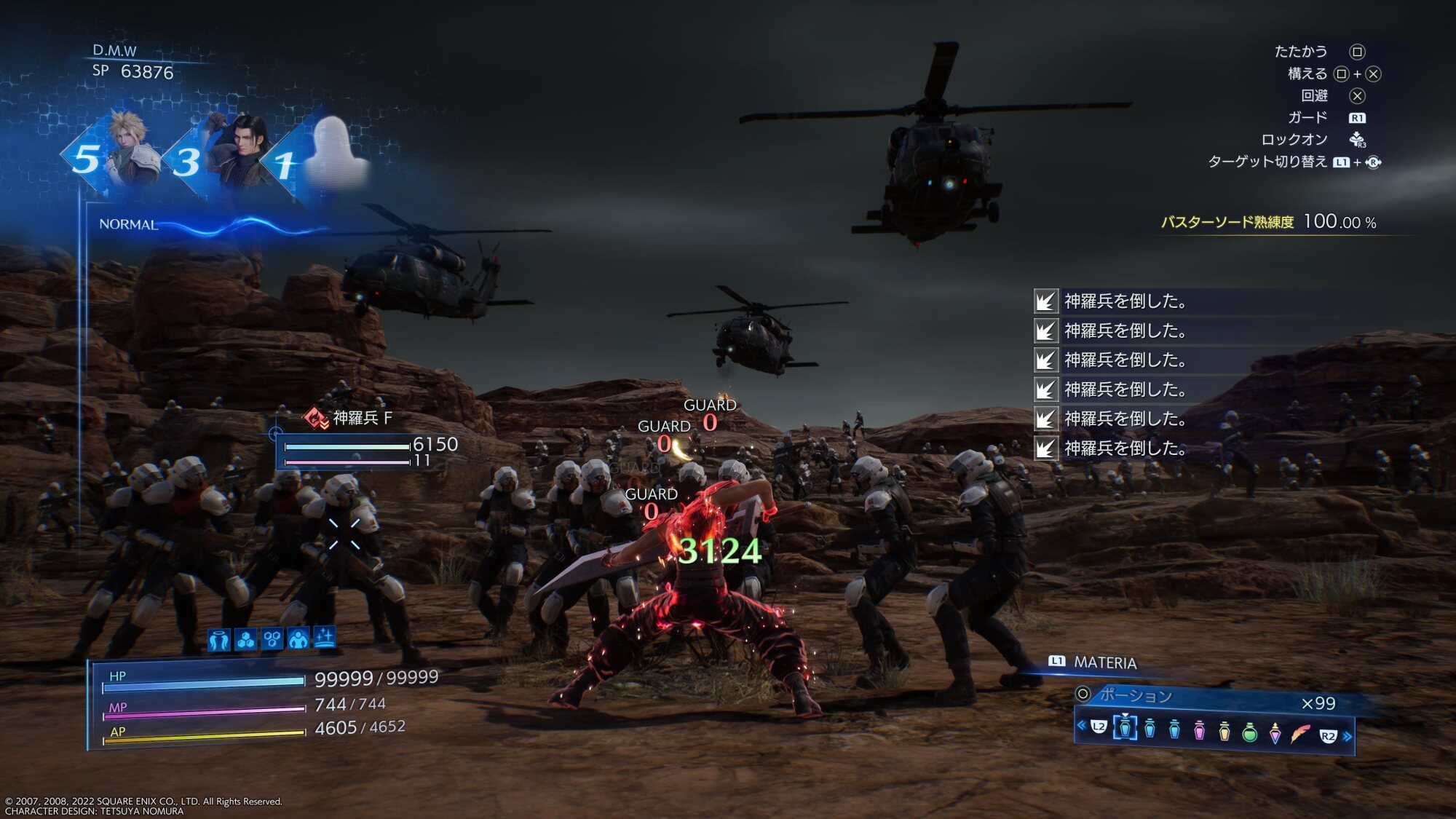
Task: Select the highlighted blue potion slot
Action: [x=1125, y=727]
